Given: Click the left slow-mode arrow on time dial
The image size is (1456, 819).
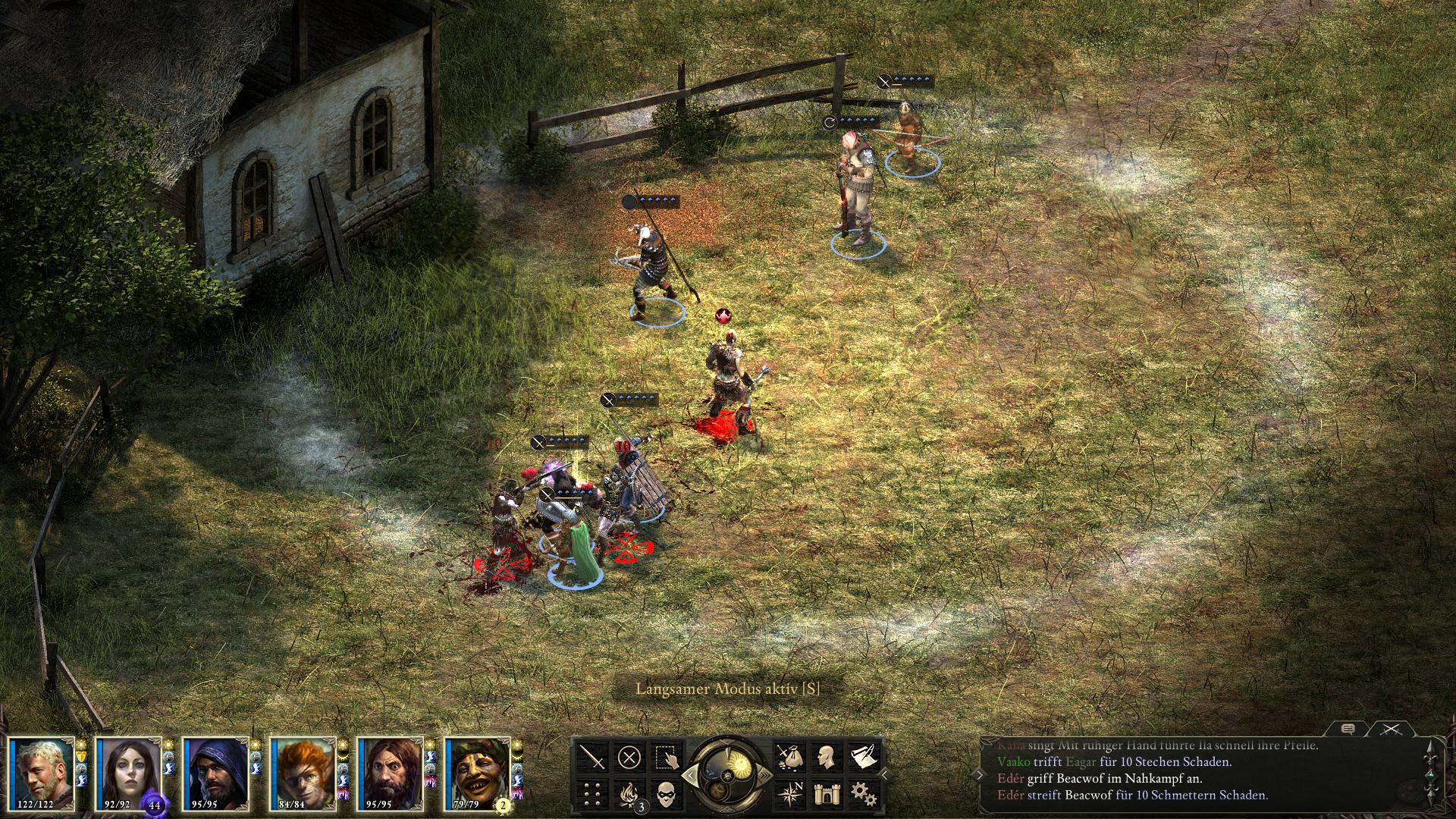Looking at the screenshot, I should [x=689, y=774].
